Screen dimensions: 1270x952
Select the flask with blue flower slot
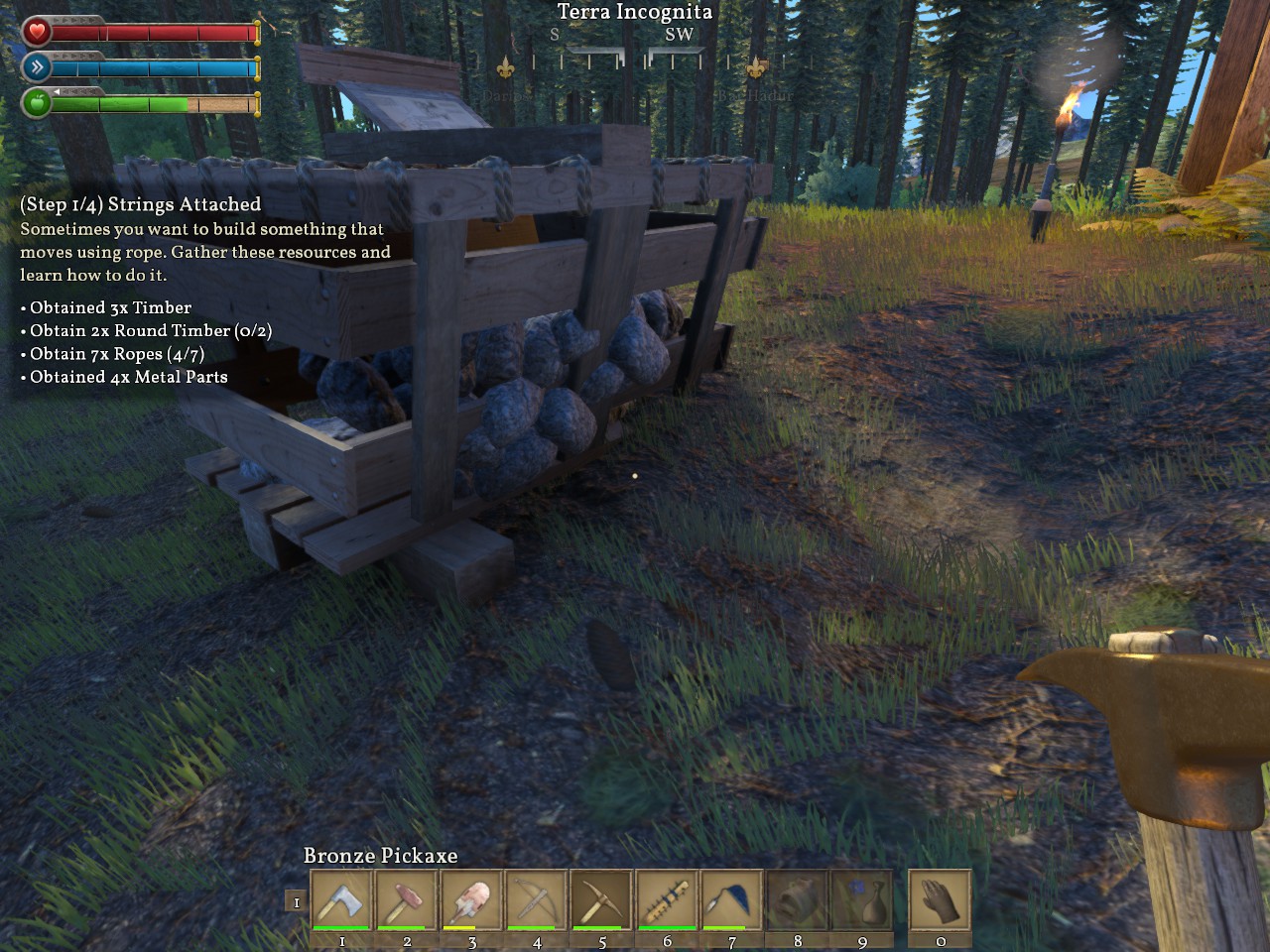(x=862, y=900)
